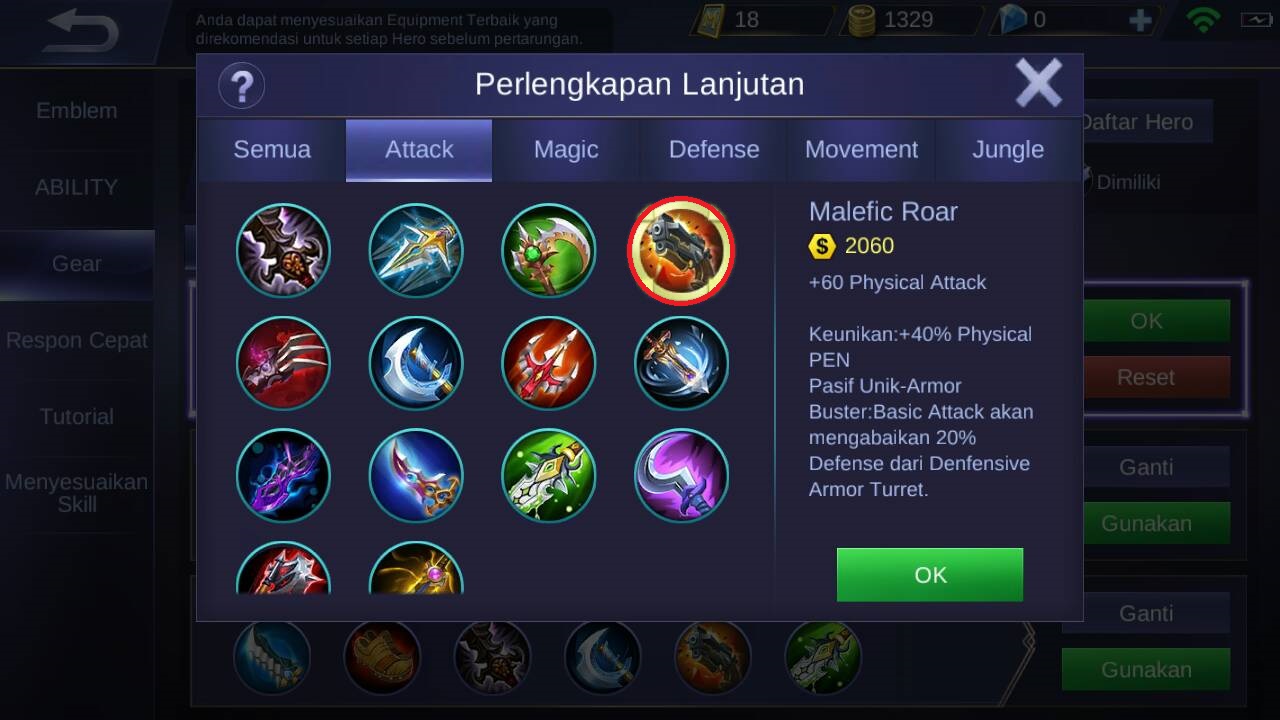Switch to the Semua tab
This screenshot has width=1280, height=720.
[x=272, y=150]
